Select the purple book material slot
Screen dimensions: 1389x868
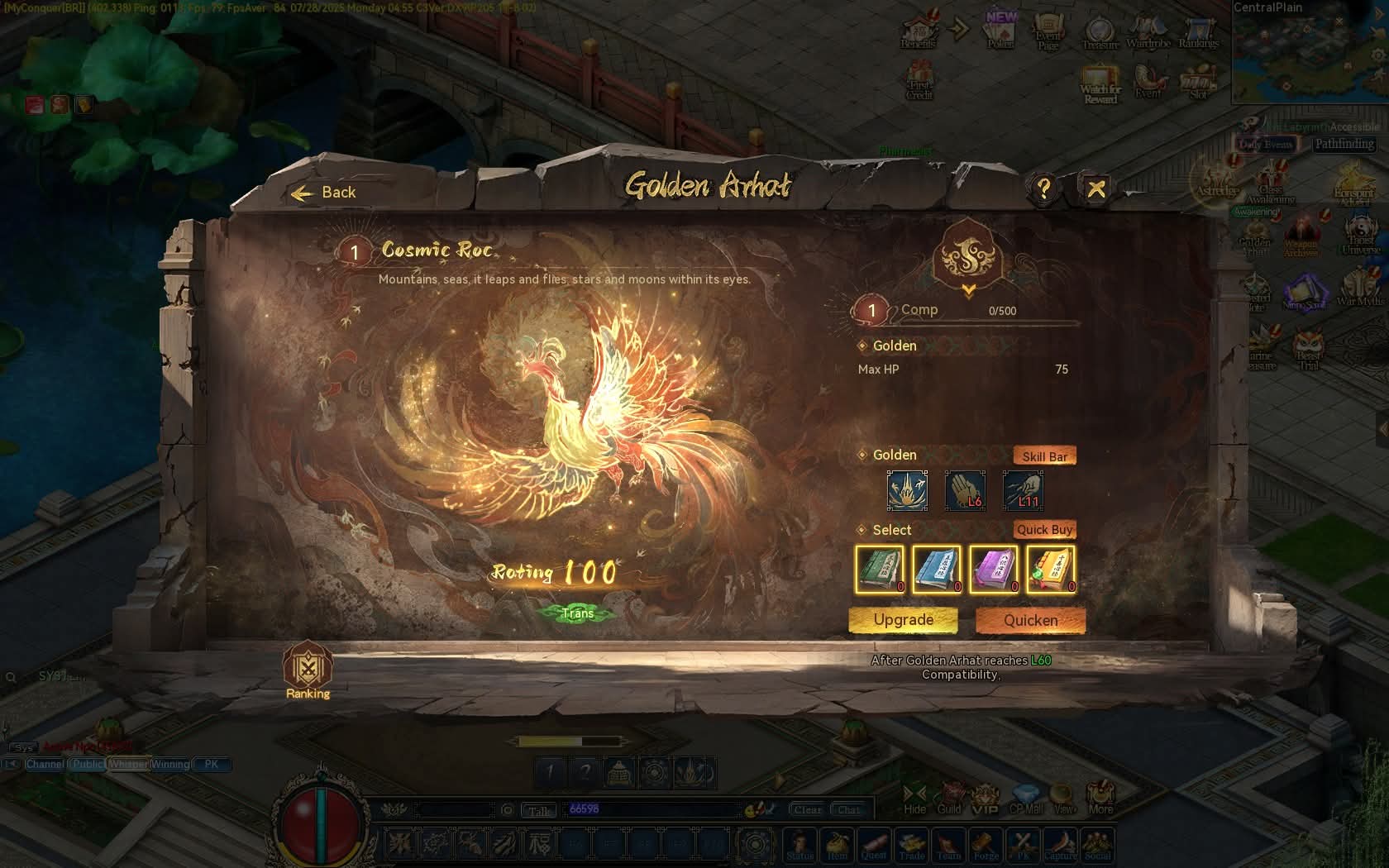994,570
